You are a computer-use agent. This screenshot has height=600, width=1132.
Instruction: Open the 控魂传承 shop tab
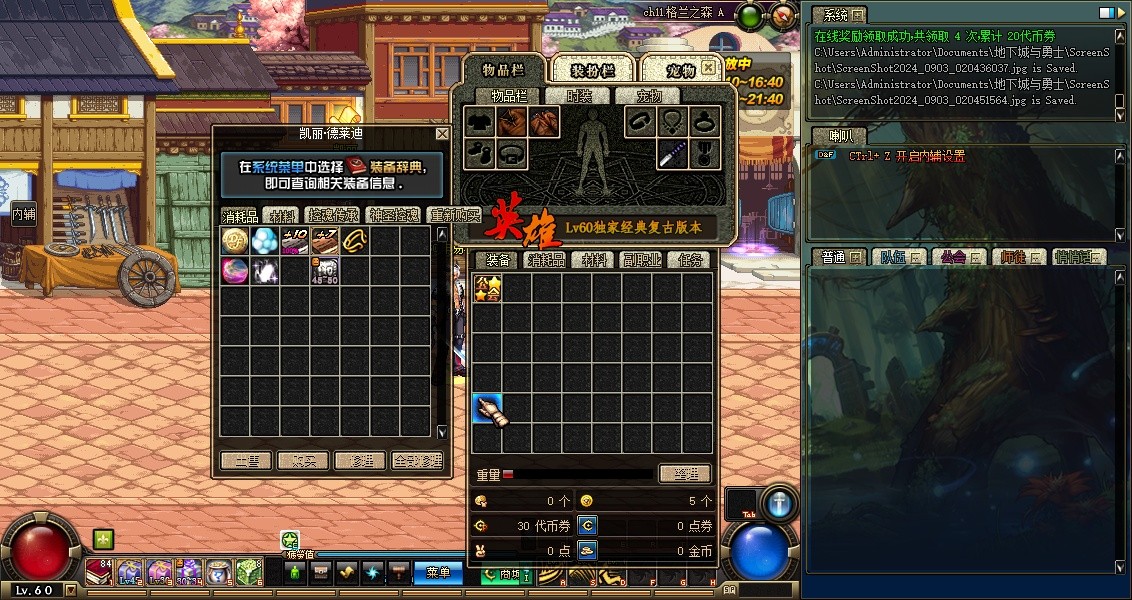tap(333, 215)
